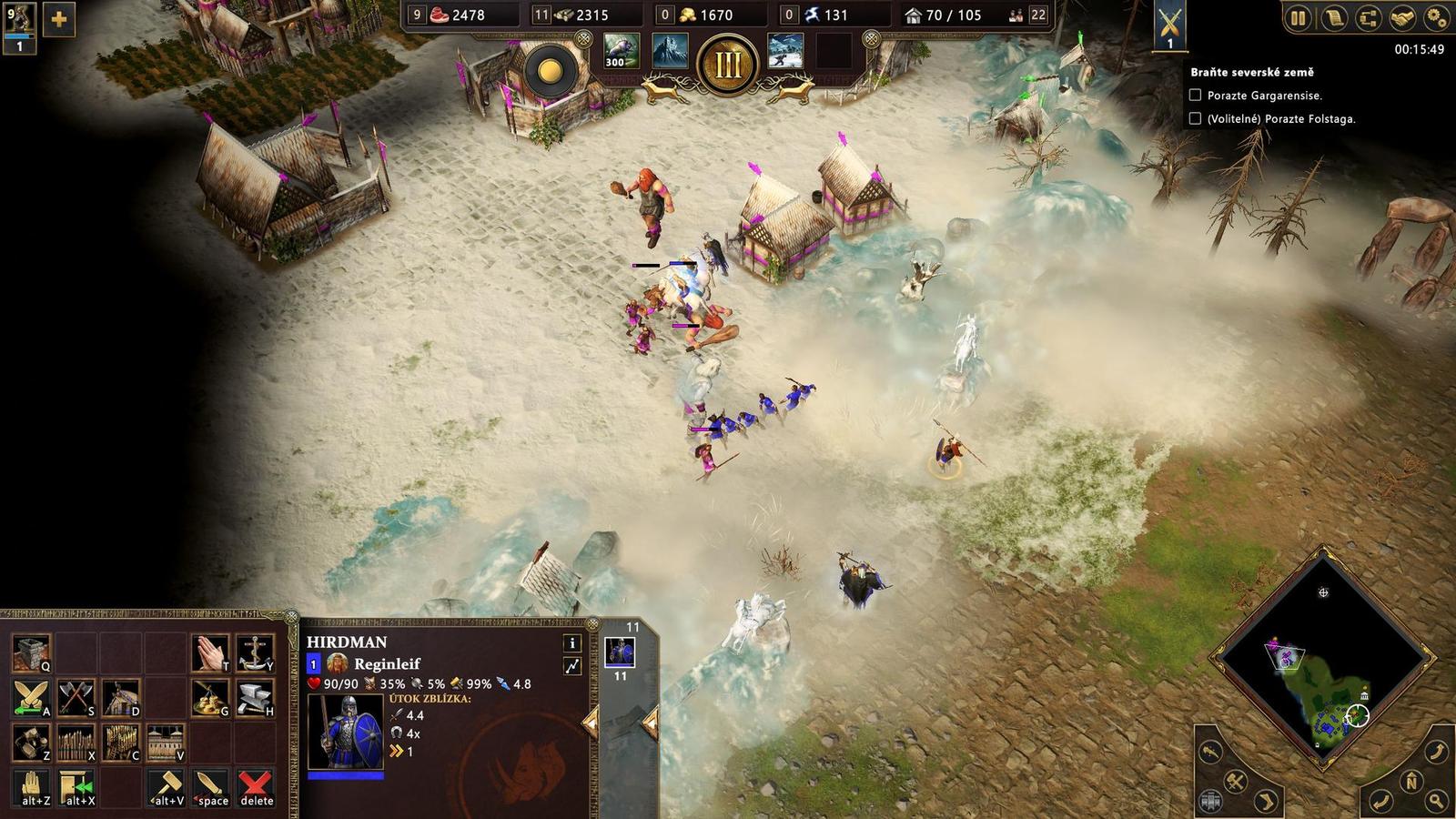1456x819 pixels.
Task: Select the Attack Move command icon
Action: [x=32, y=697]
